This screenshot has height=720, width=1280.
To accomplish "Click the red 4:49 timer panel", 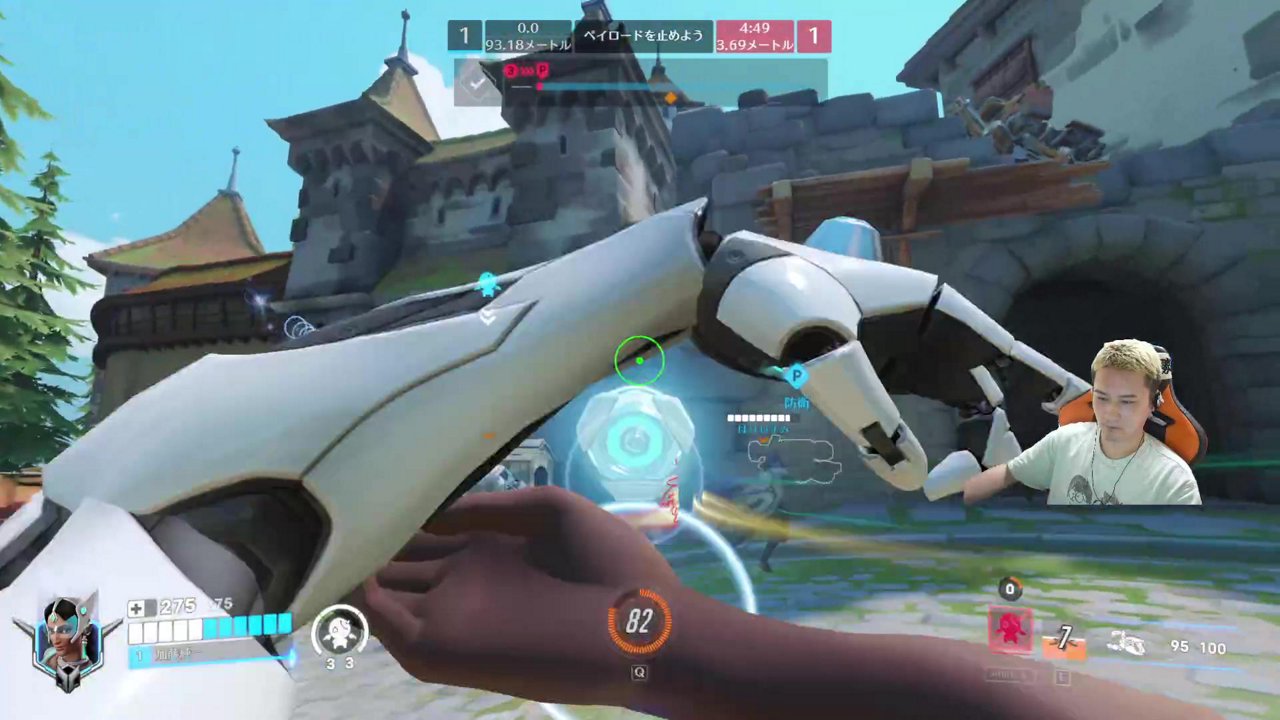I will pos(754,36).
